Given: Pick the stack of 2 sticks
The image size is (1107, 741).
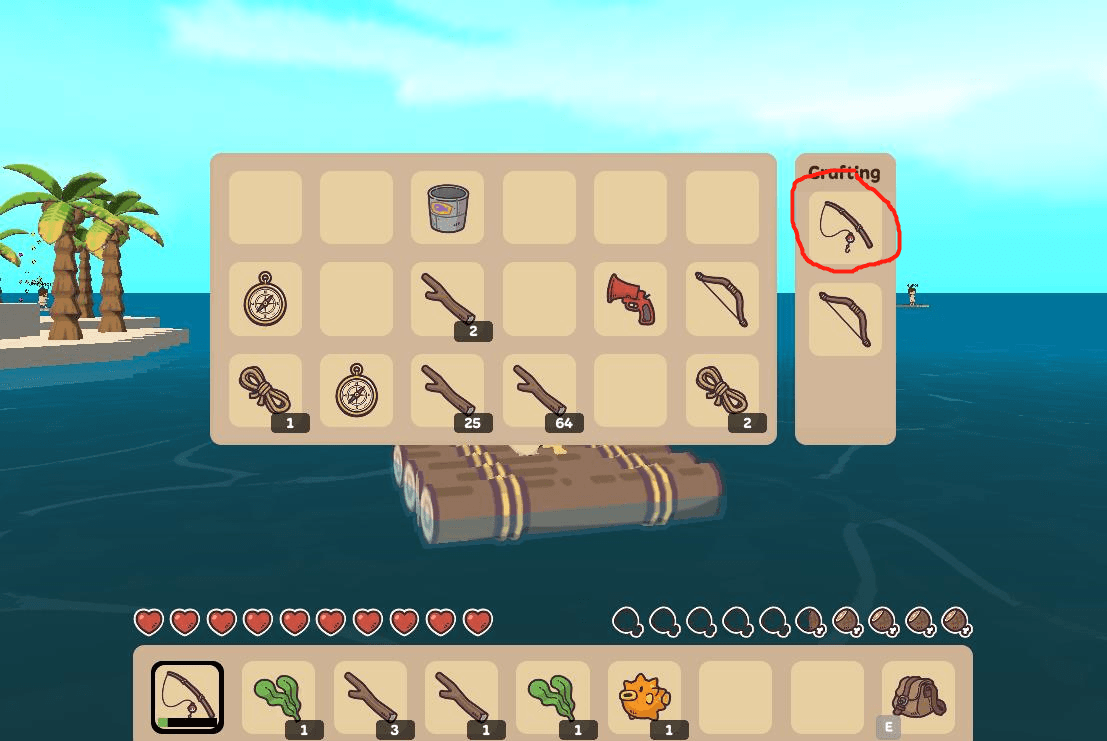Looking at the screenshot, I should [447, 299].
